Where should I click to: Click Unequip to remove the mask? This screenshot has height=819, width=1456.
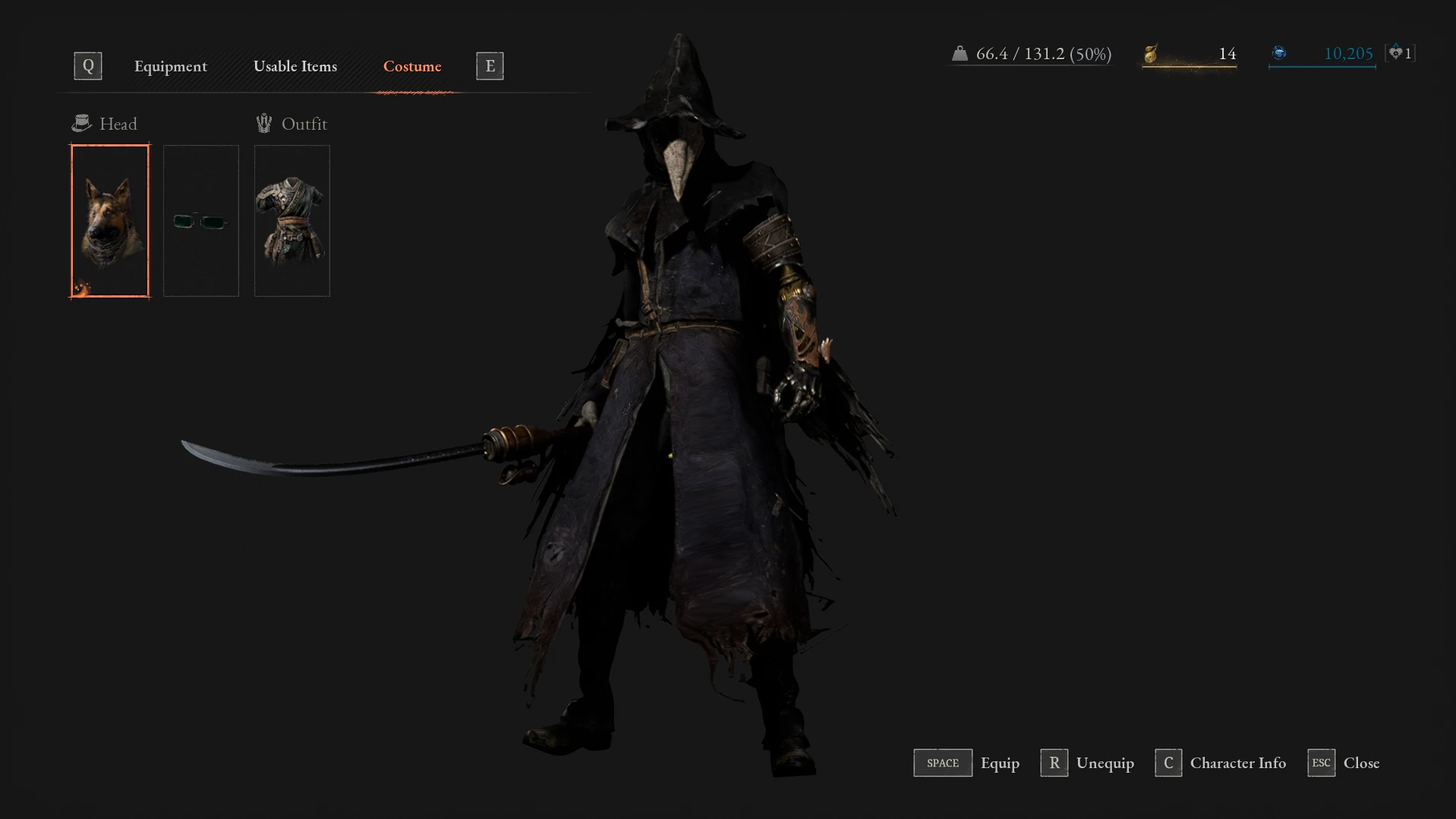click(1105, 763)
